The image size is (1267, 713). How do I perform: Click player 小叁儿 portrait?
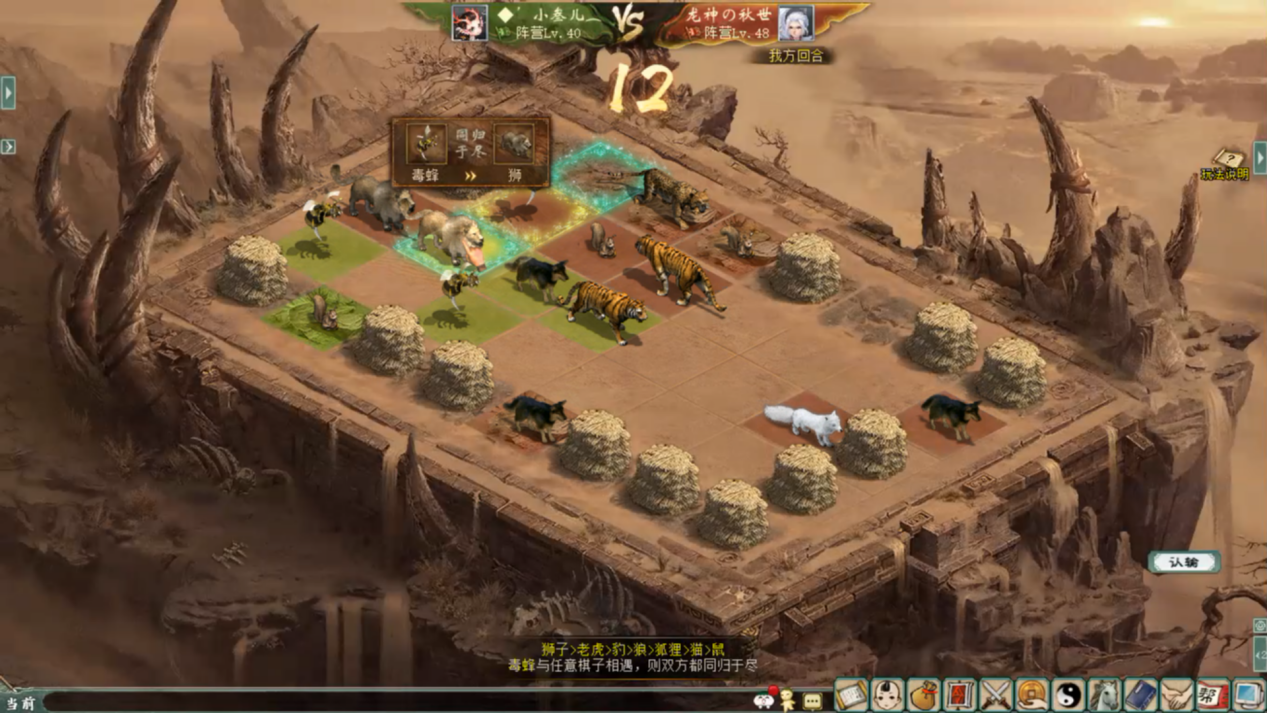pyautogui.click(x=469, y=23)
